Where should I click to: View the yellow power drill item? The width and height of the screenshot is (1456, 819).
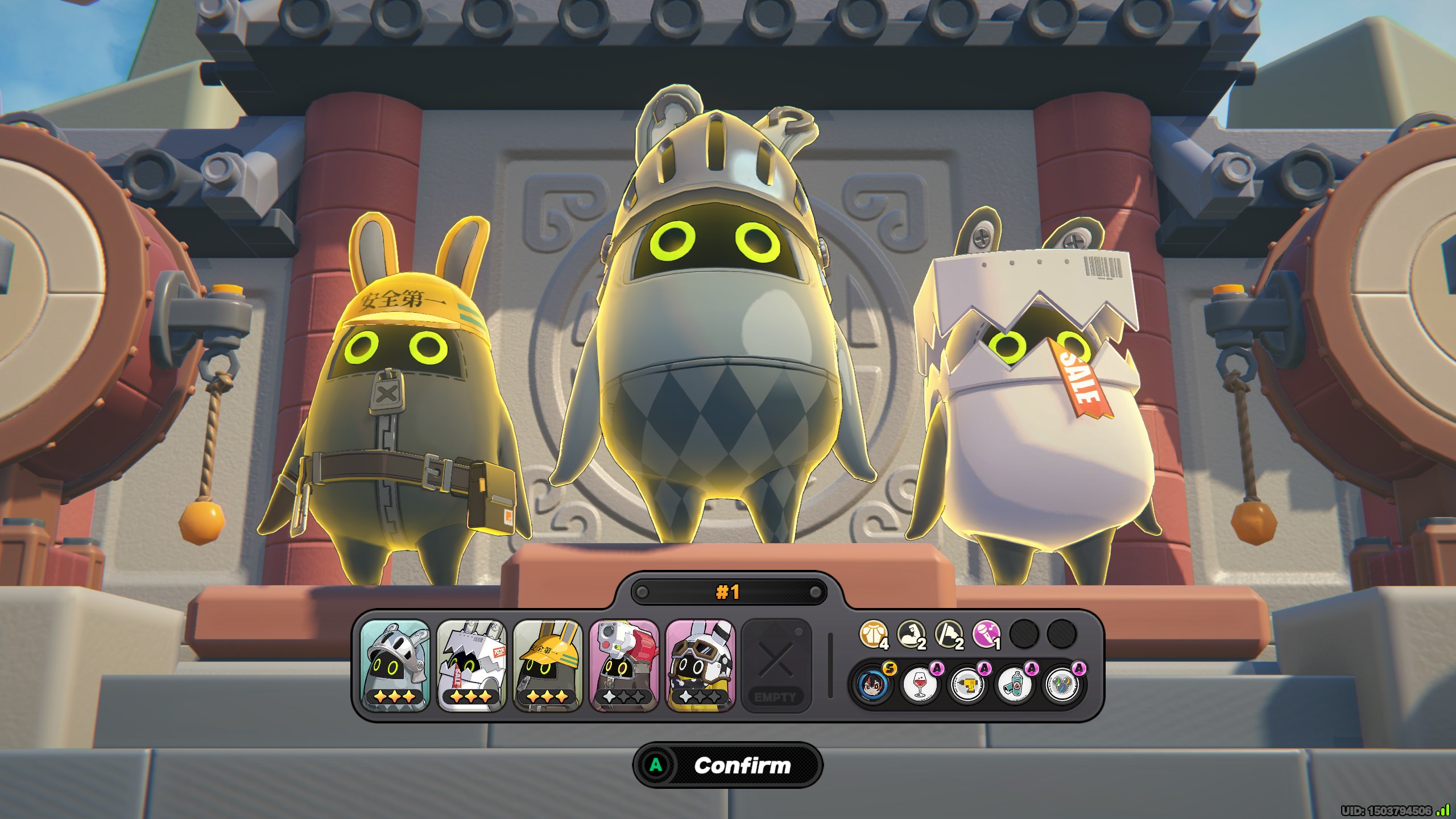[x=966, y=684]
